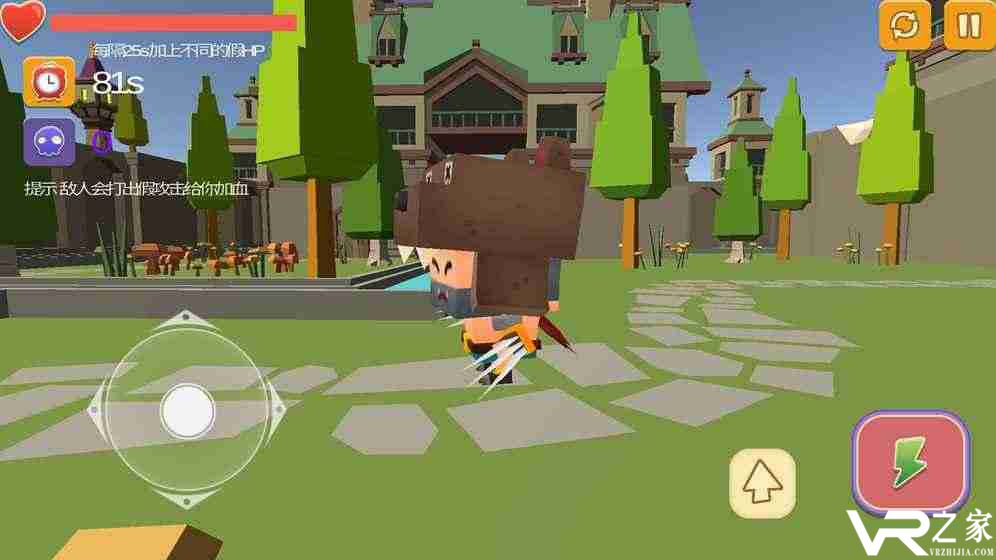Jump using the up arrow button
This screenshot has width=996, height=560.
[762, 484]
